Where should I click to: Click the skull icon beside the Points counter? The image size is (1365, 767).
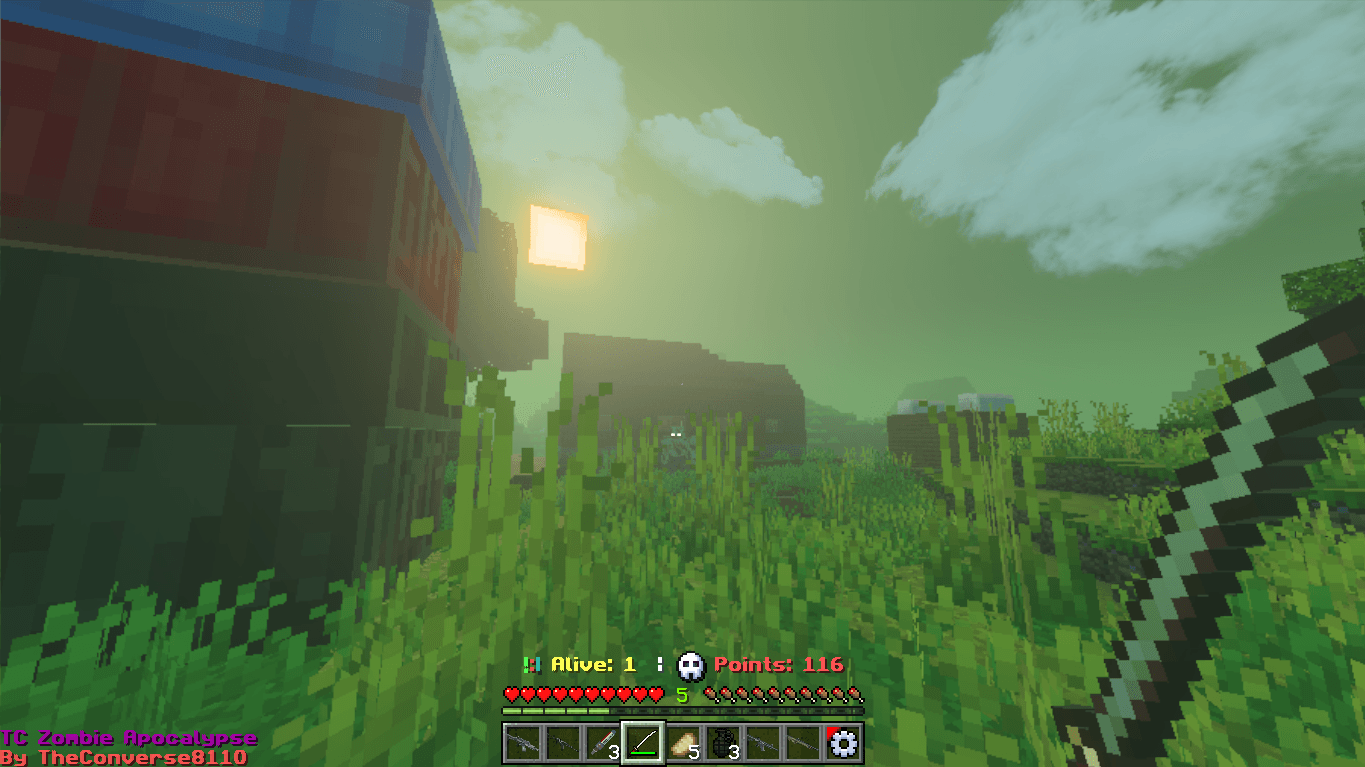coord(688,663)
